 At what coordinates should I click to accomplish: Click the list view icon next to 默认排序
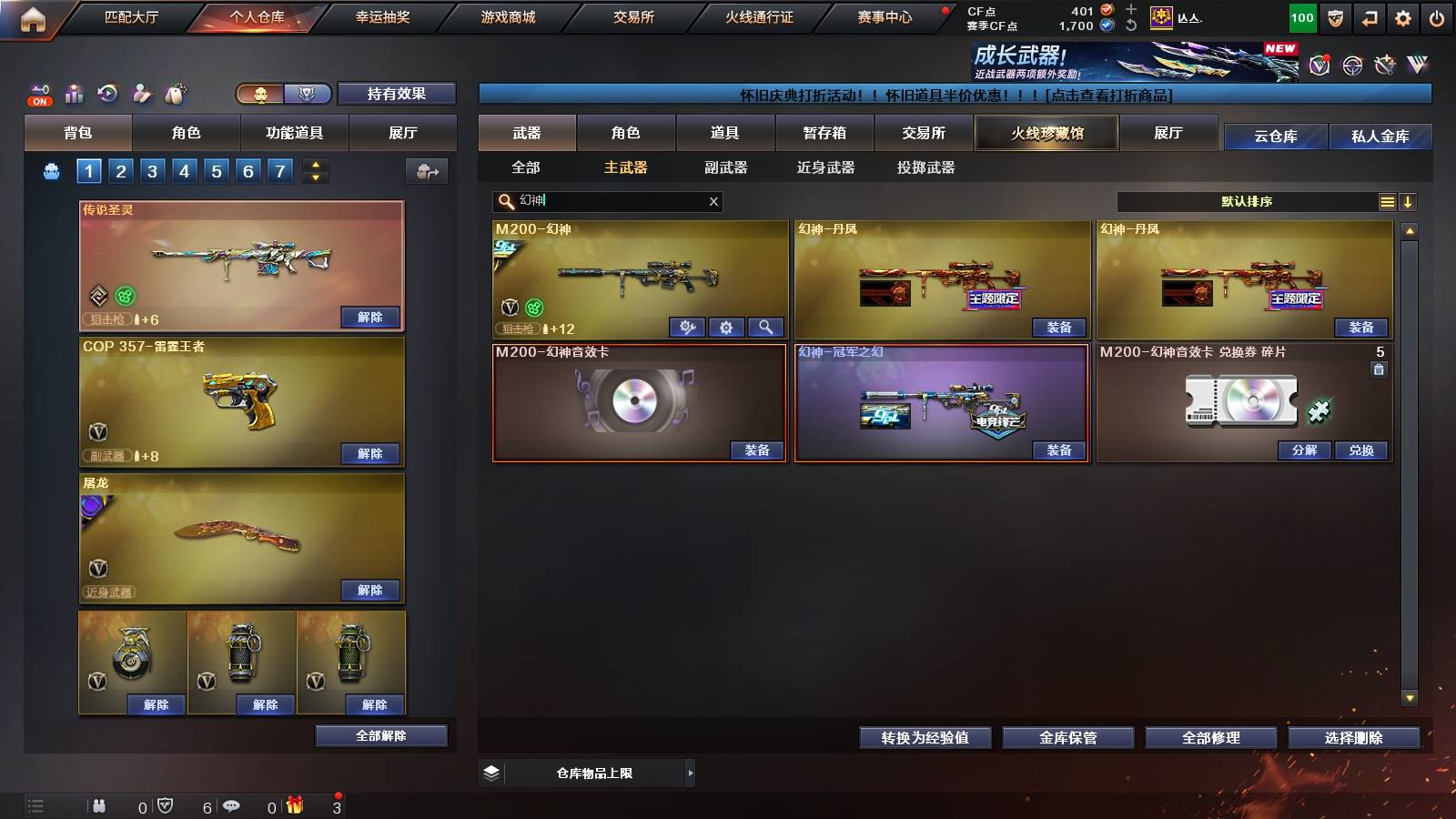(1387, 201)
